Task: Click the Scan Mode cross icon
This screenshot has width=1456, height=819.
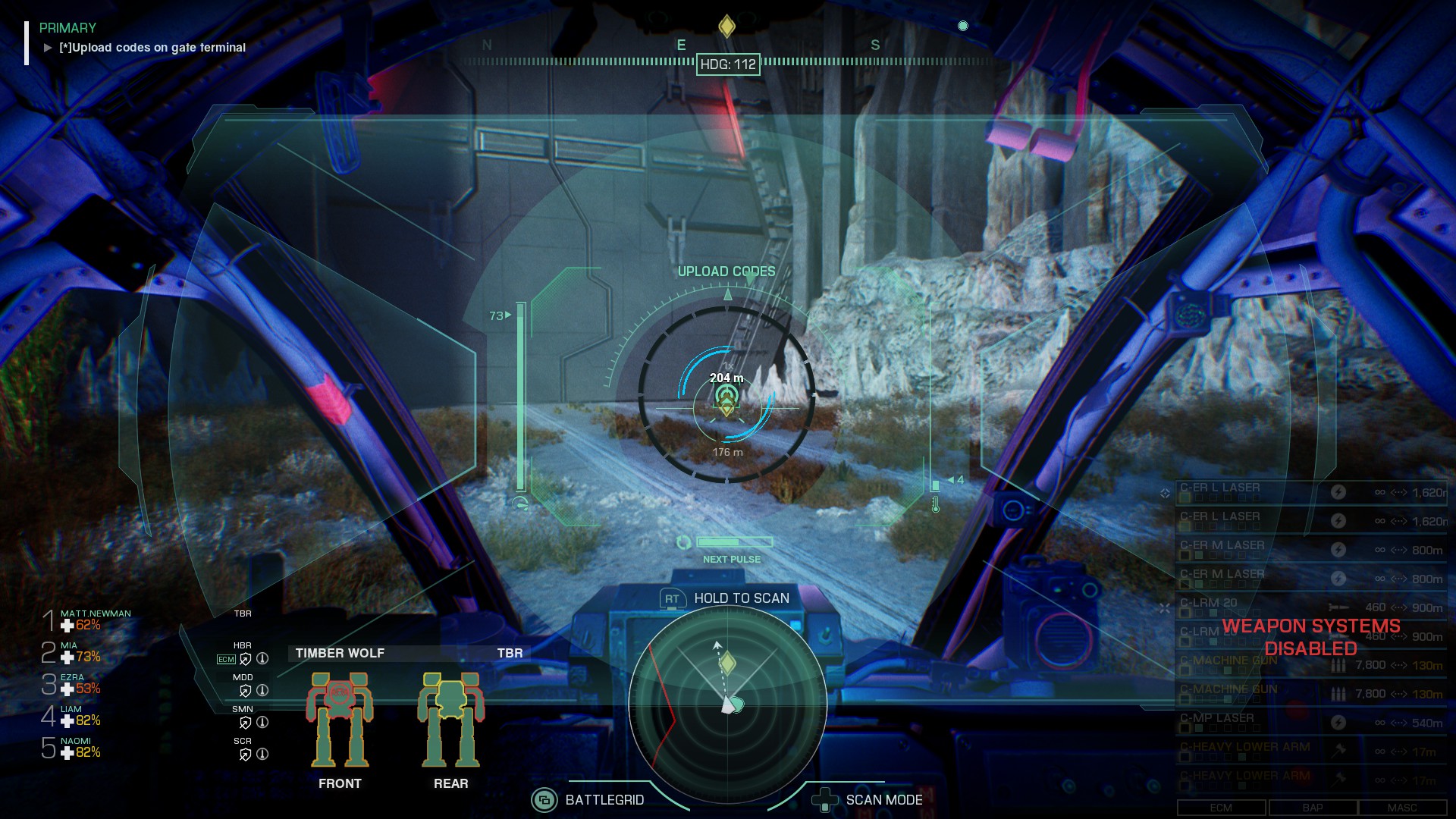Action: pos(824,799)
